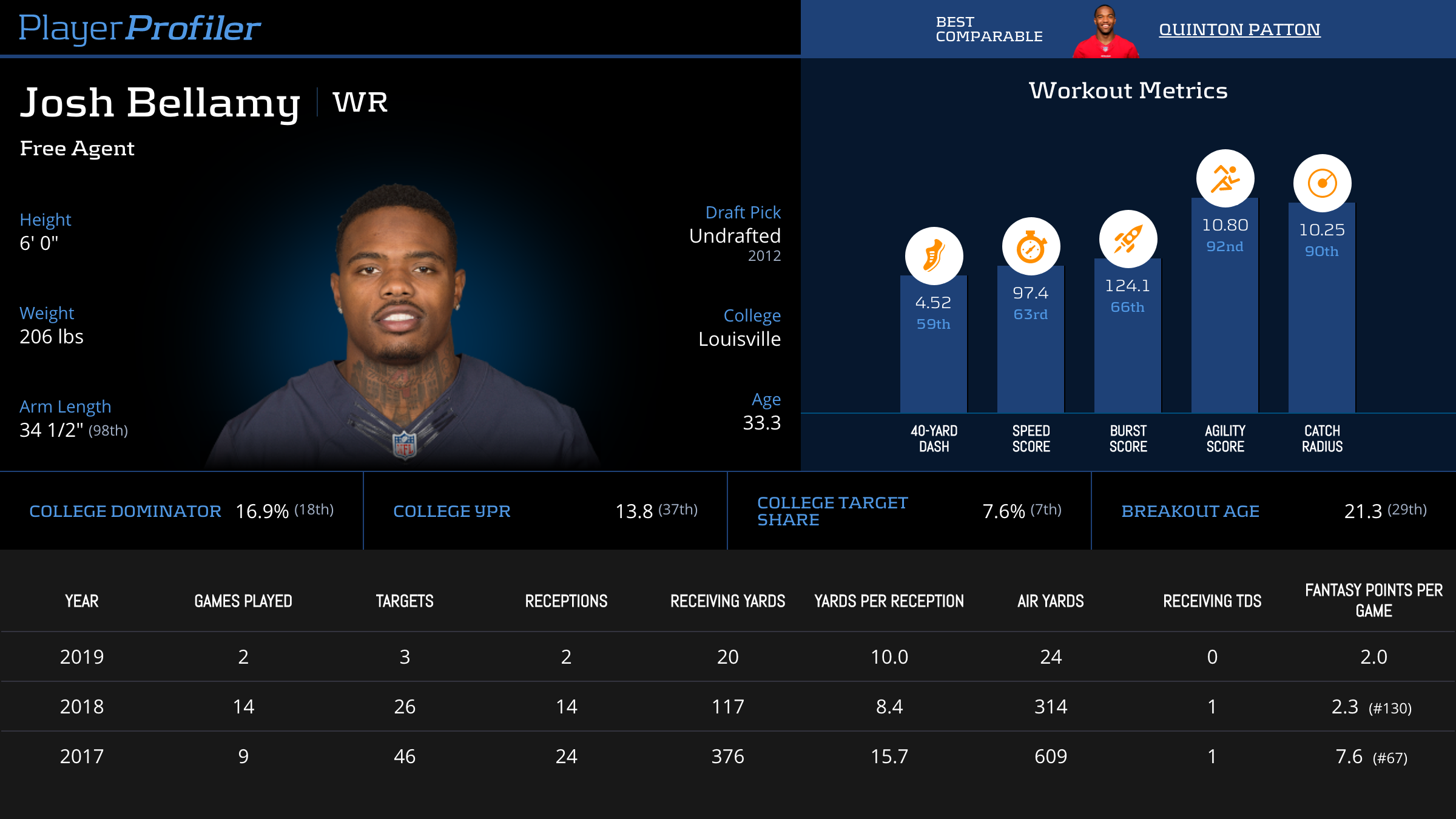This screenshot has height=819, width=1456.
Task: Select the 2018 season stats row
Action: point(728,706)
